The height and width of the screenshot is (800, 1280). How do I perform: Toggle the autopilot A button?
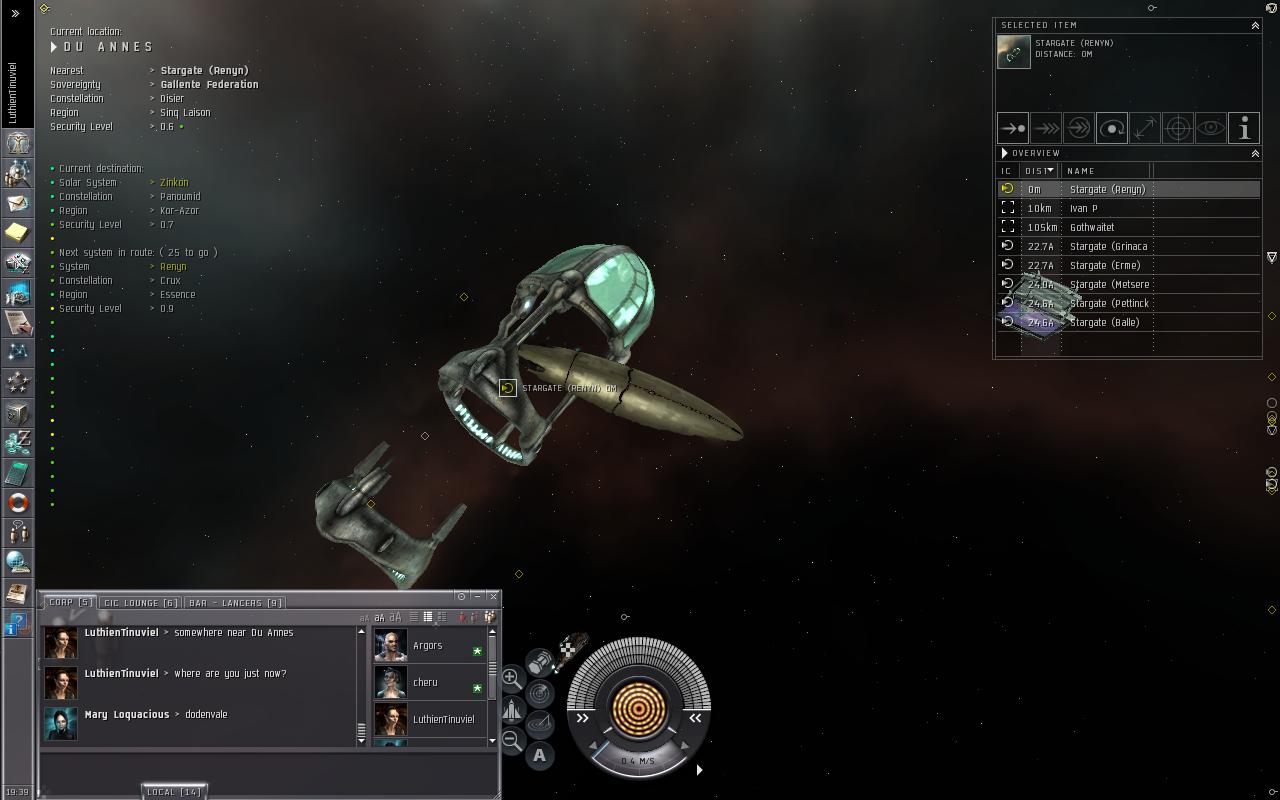[x=540, y=756]
